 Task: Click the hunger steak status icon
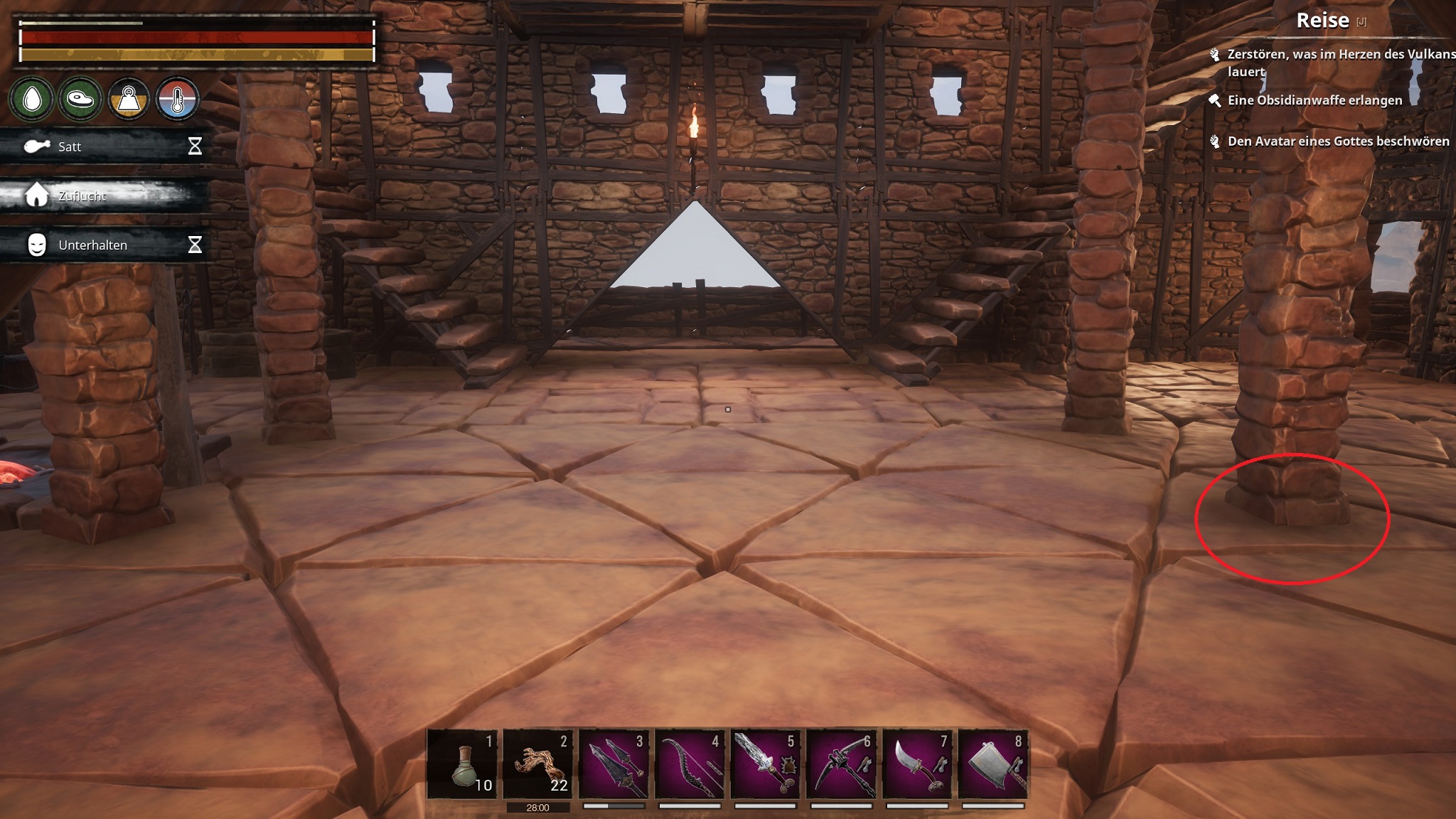[80, 99]
